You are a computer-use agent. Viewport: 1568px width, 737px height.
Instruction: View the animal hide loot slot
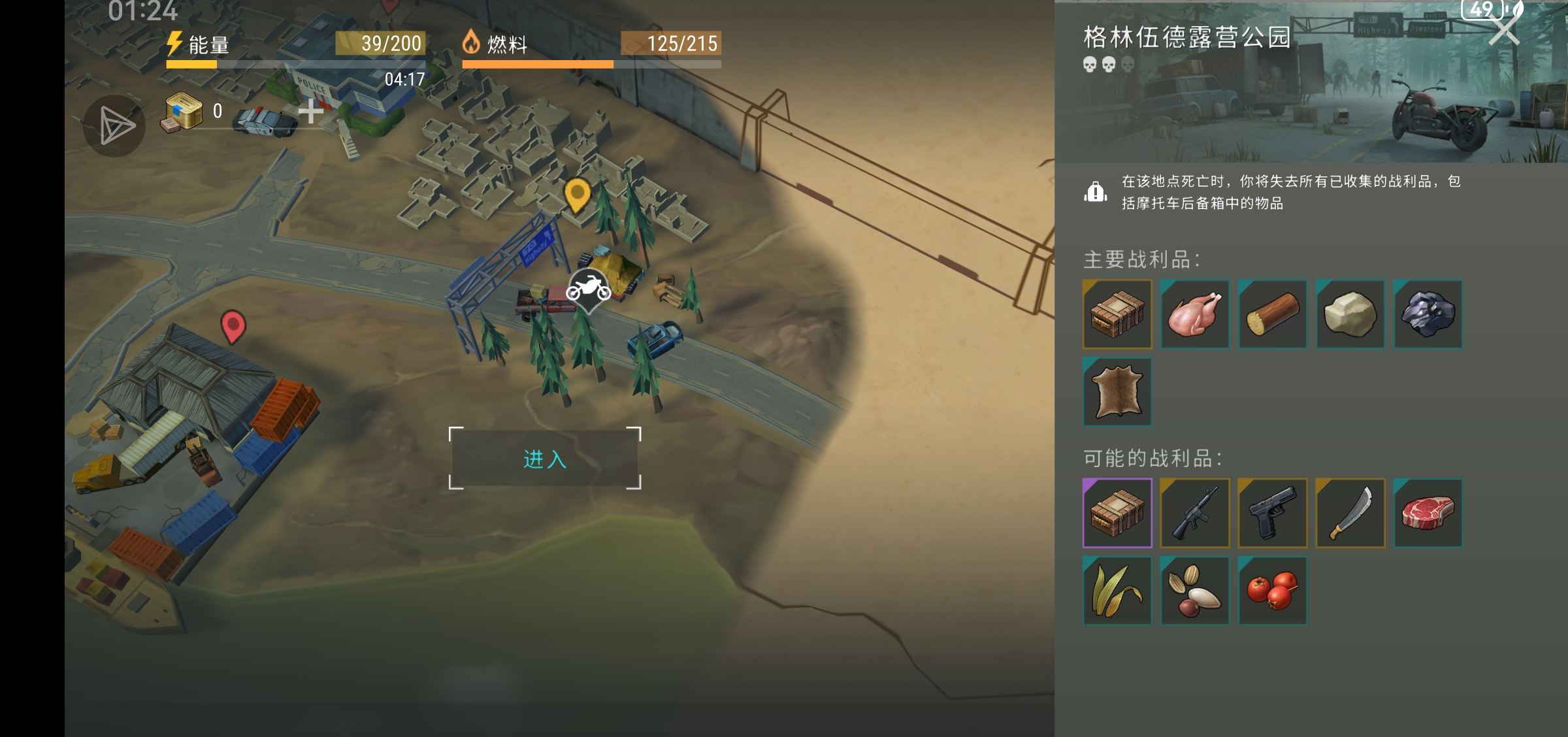pos(1117,392)
